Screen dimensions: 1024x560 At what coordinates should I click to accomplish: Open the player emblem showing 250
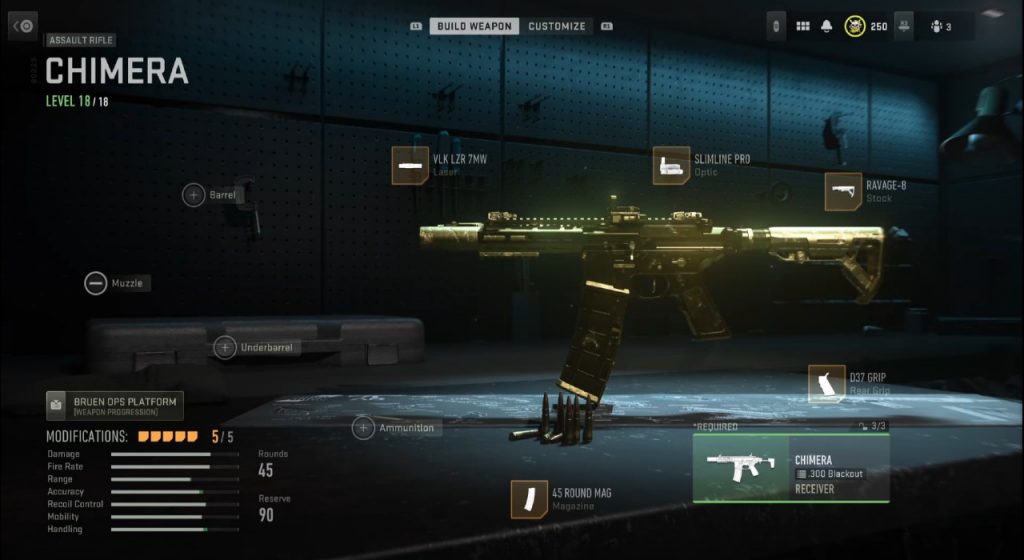click(856, 26)
